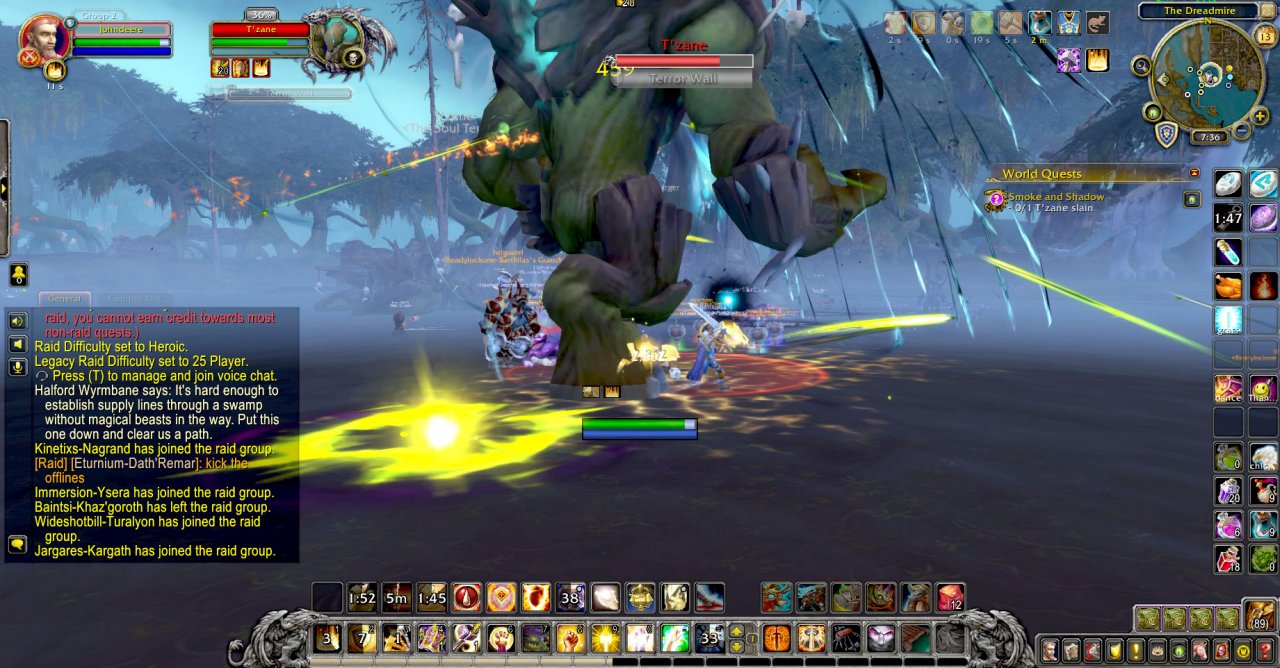1280x668 pixels.
Task: Use the red blood drop ability
Action: tap(466, 598)
